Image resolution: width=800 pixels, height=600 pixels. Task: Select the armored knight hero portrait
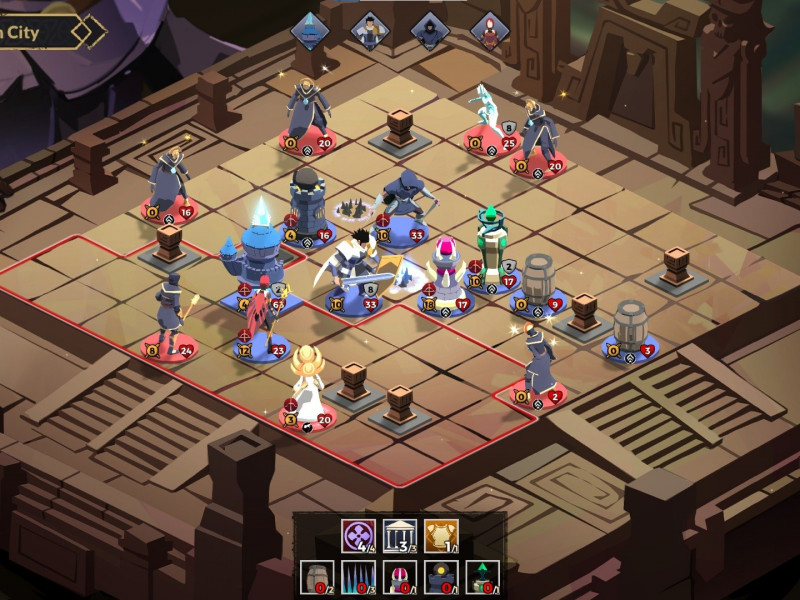click(x=370, y=29)
